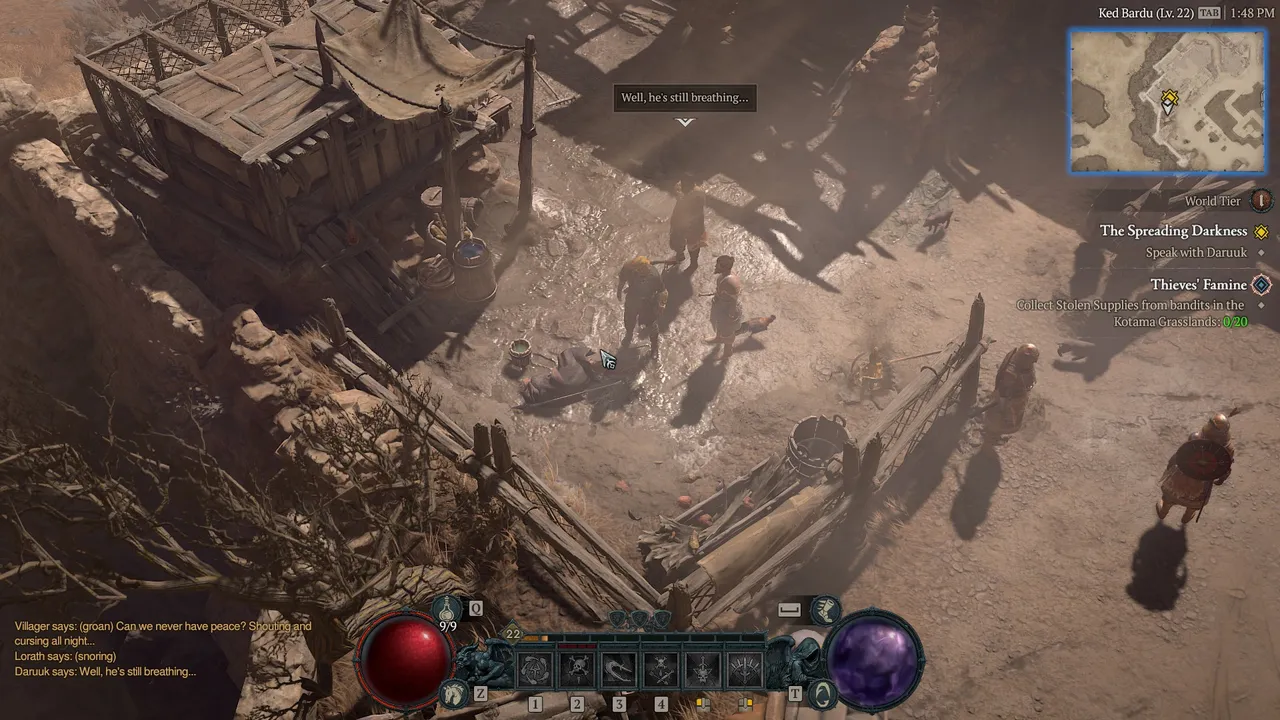The width and height of the screenshot is (1280, 720).
Task: Click the town portal icon
Action: pos(822,691)
